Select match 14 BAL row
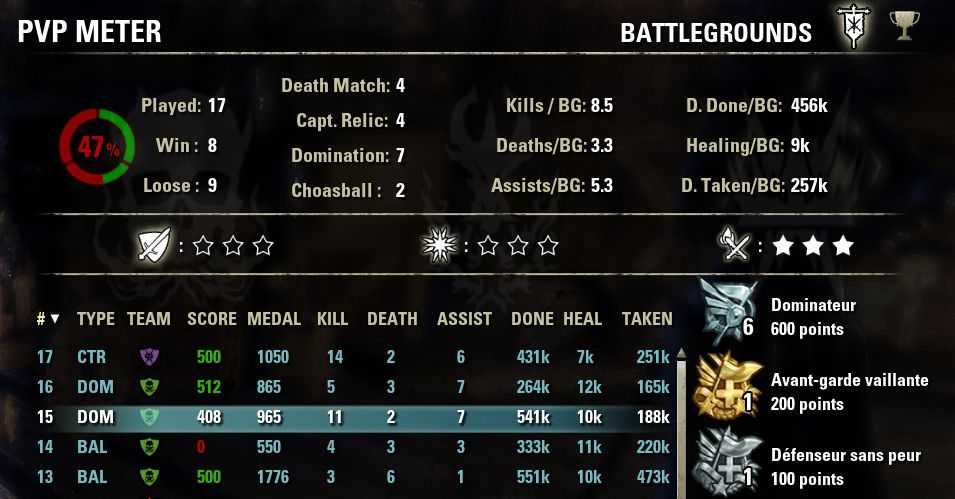955x499 pixels. tap(350, 447)
